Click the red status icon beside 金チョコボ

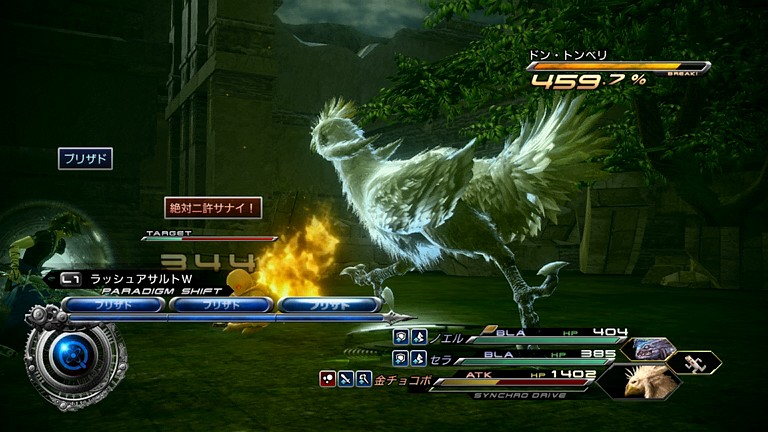click(x=327, y=378)
